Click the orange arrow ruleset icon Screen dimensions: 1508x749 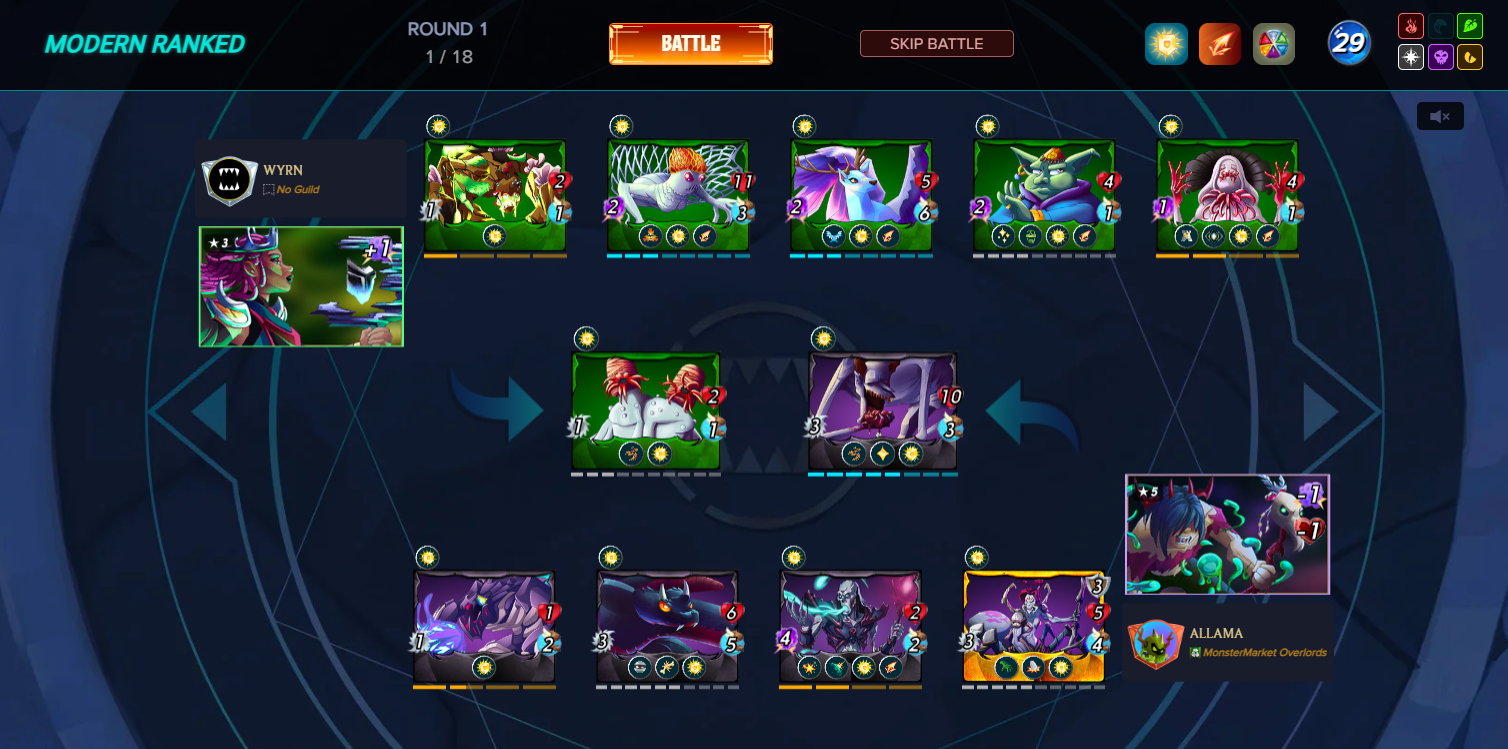tap(1219, 43)
